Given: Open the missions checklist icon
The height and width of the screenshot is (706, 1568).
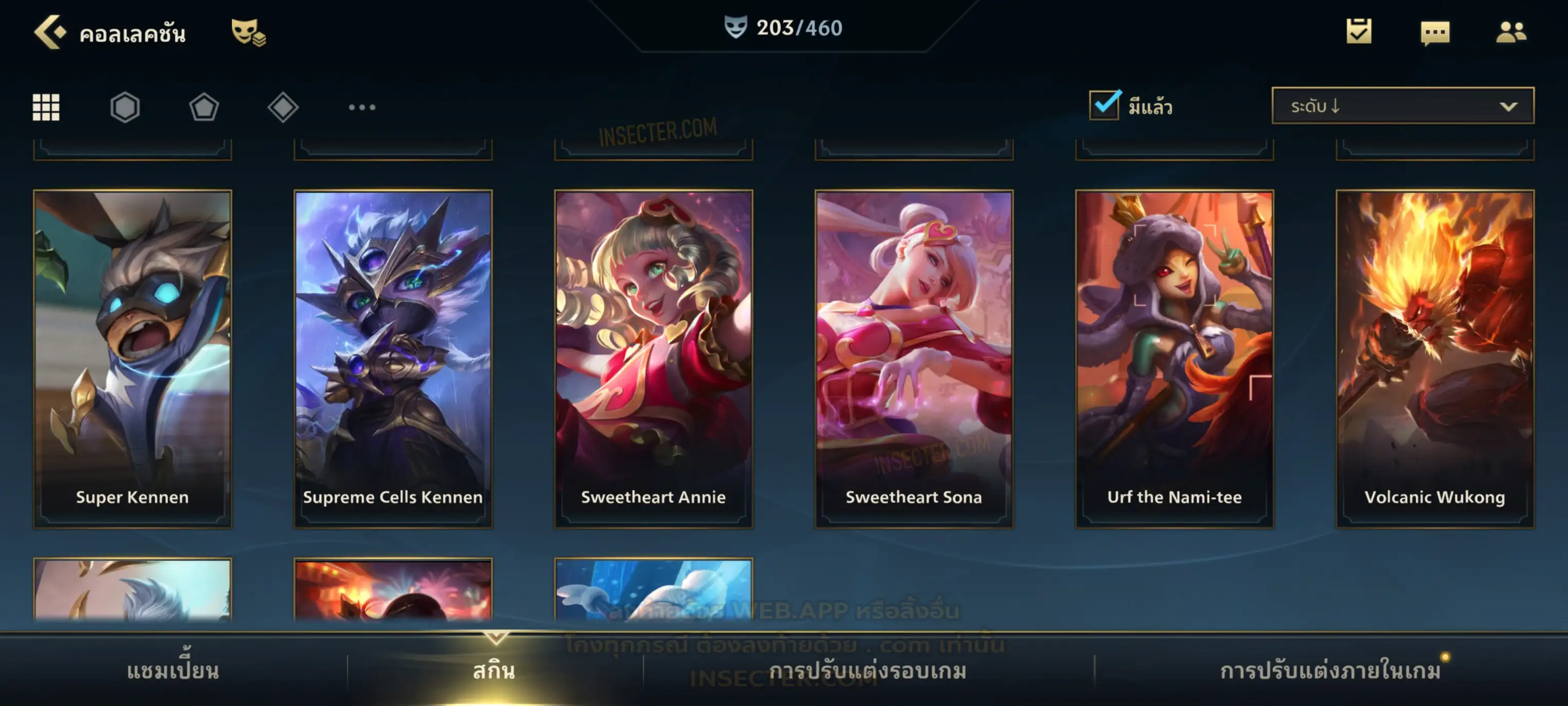Looking at the screenshot, I should [1359, 31].
